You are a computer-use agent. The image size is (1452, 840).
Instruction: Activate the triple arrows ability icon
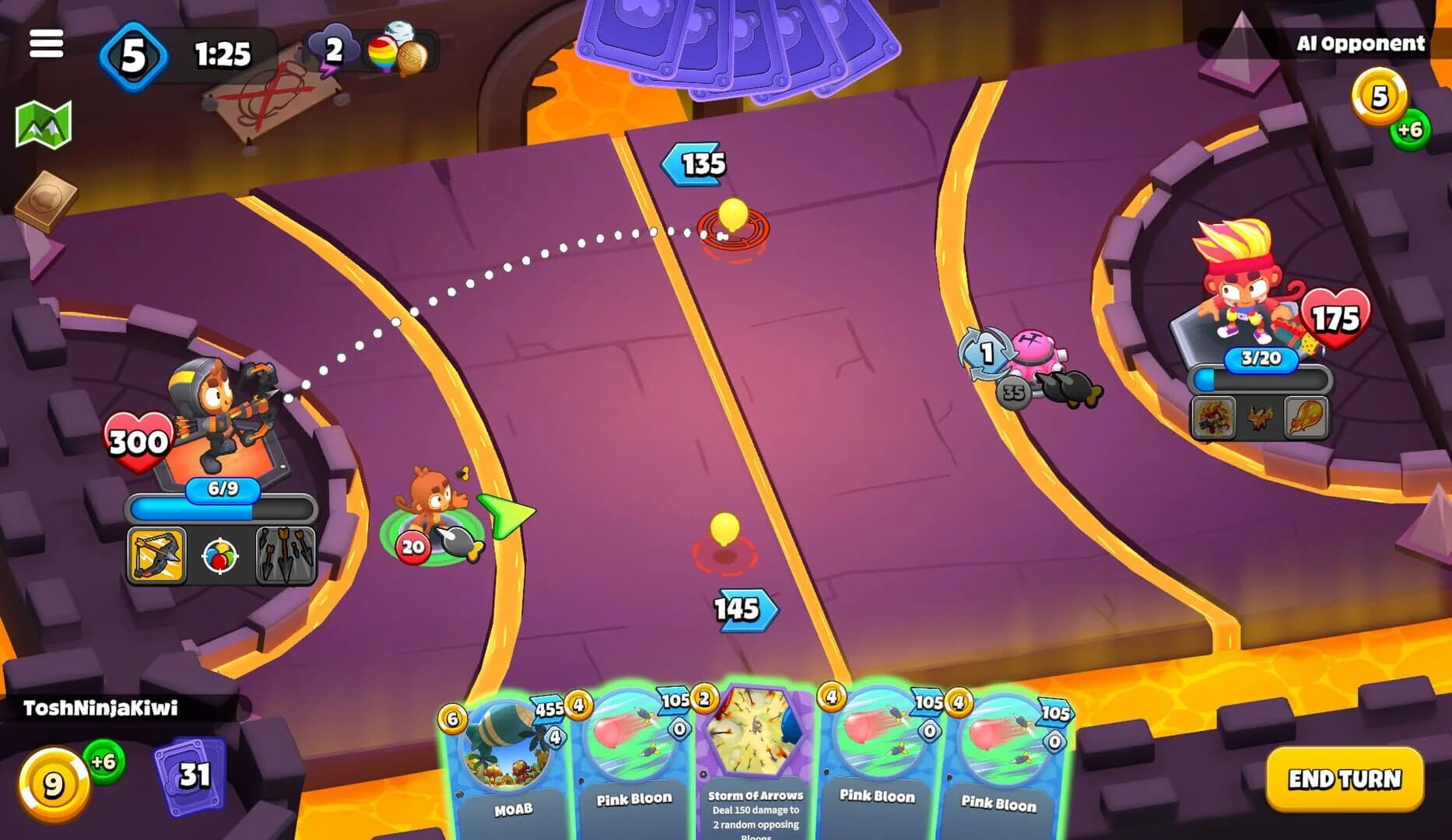pos(286,555)
